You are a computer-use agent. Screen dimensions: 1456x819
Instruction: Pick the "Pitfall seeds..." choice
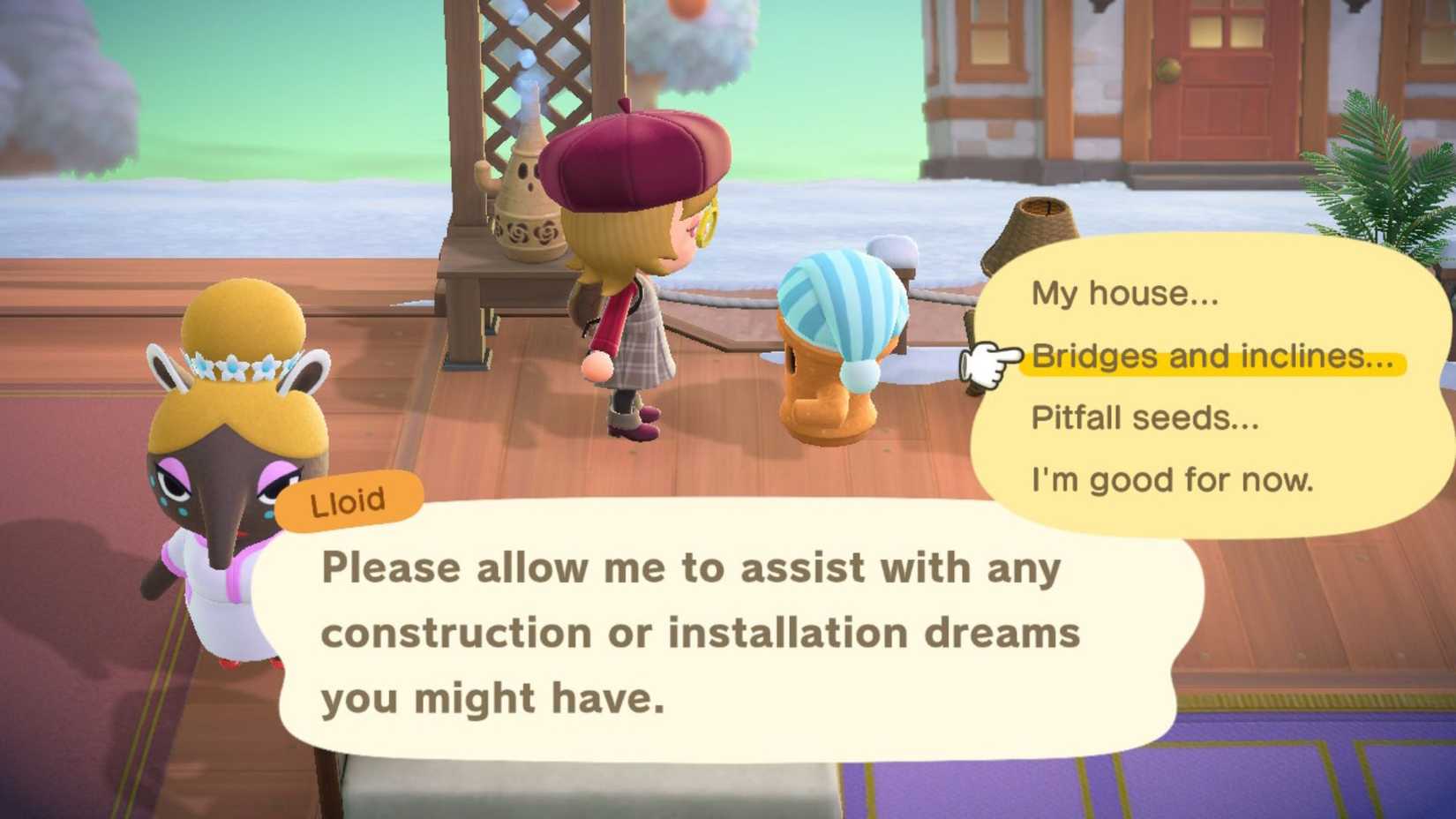click(1147, 417)
